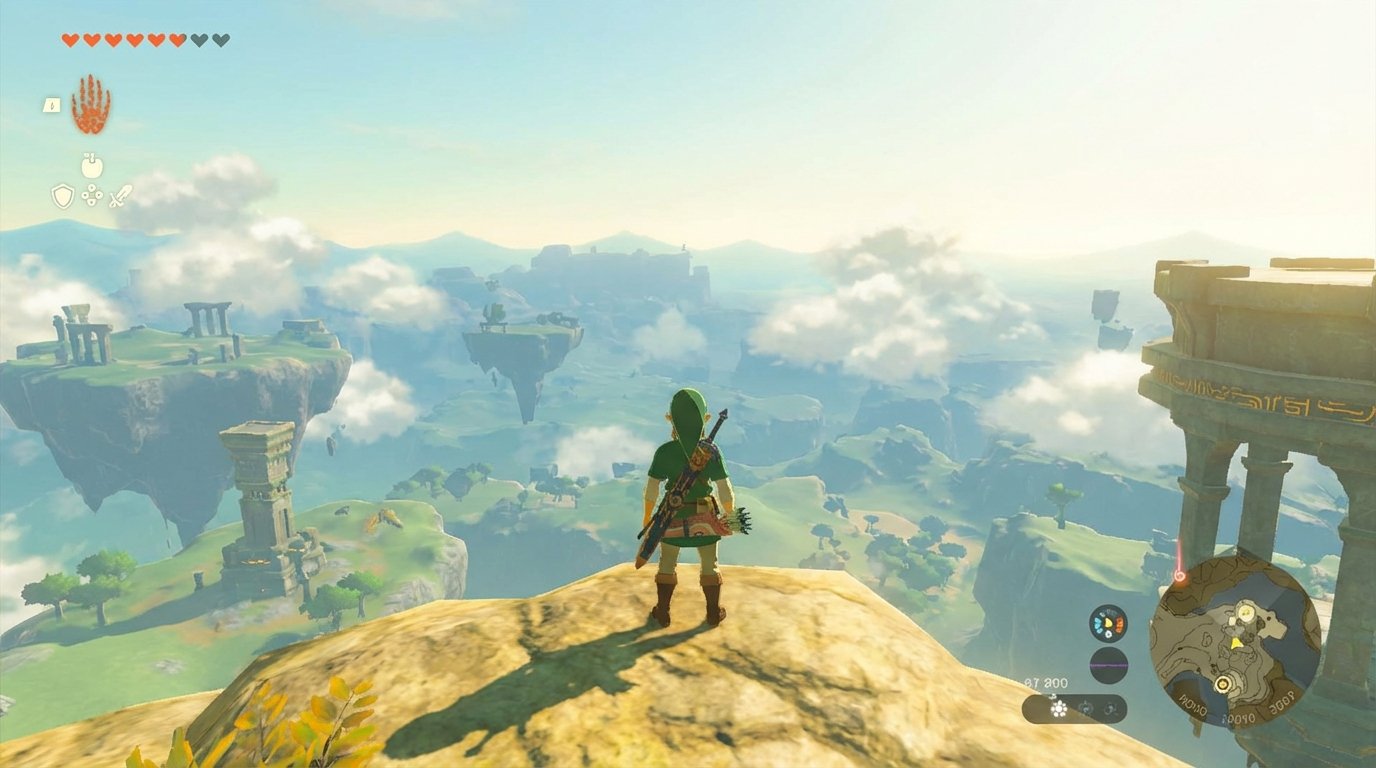Click the shrine marker shown on the minimap
Image resolution: width=1376 pixels, height=768 pixels.
tap(1222, 684)
